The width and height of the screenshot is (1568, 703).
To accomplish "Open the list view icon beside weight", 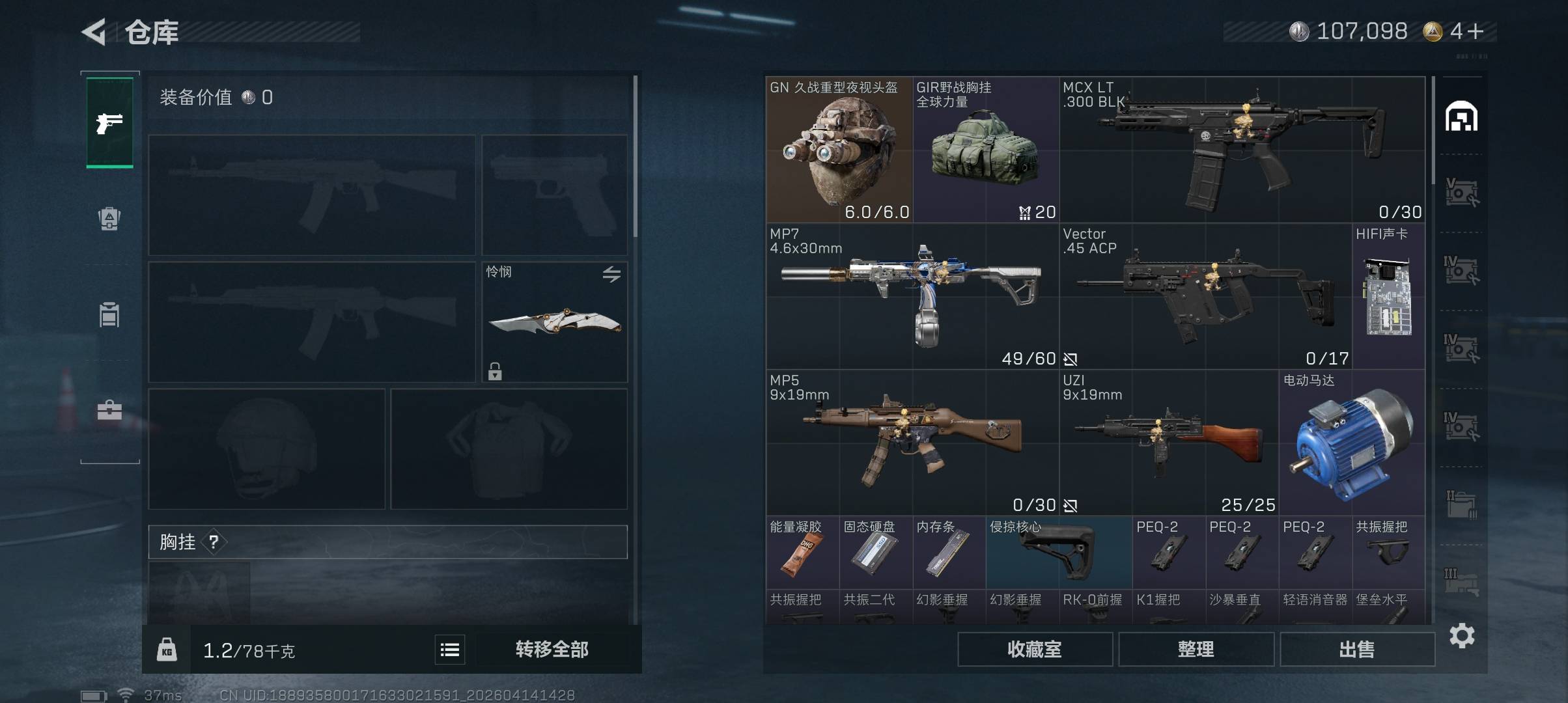I will click(450, 650).
